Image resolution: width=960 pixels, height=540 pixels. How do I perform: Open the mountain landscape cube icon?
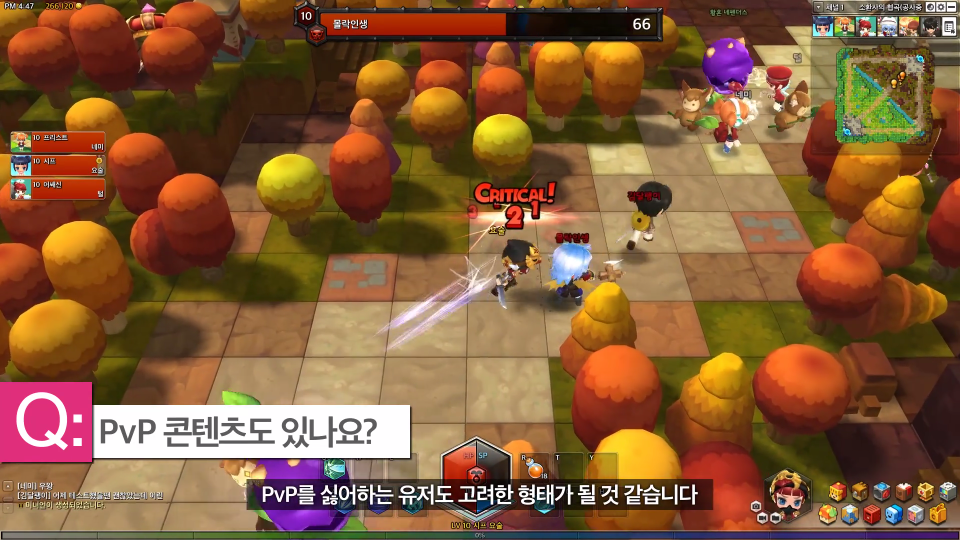[x=848, y=514]
